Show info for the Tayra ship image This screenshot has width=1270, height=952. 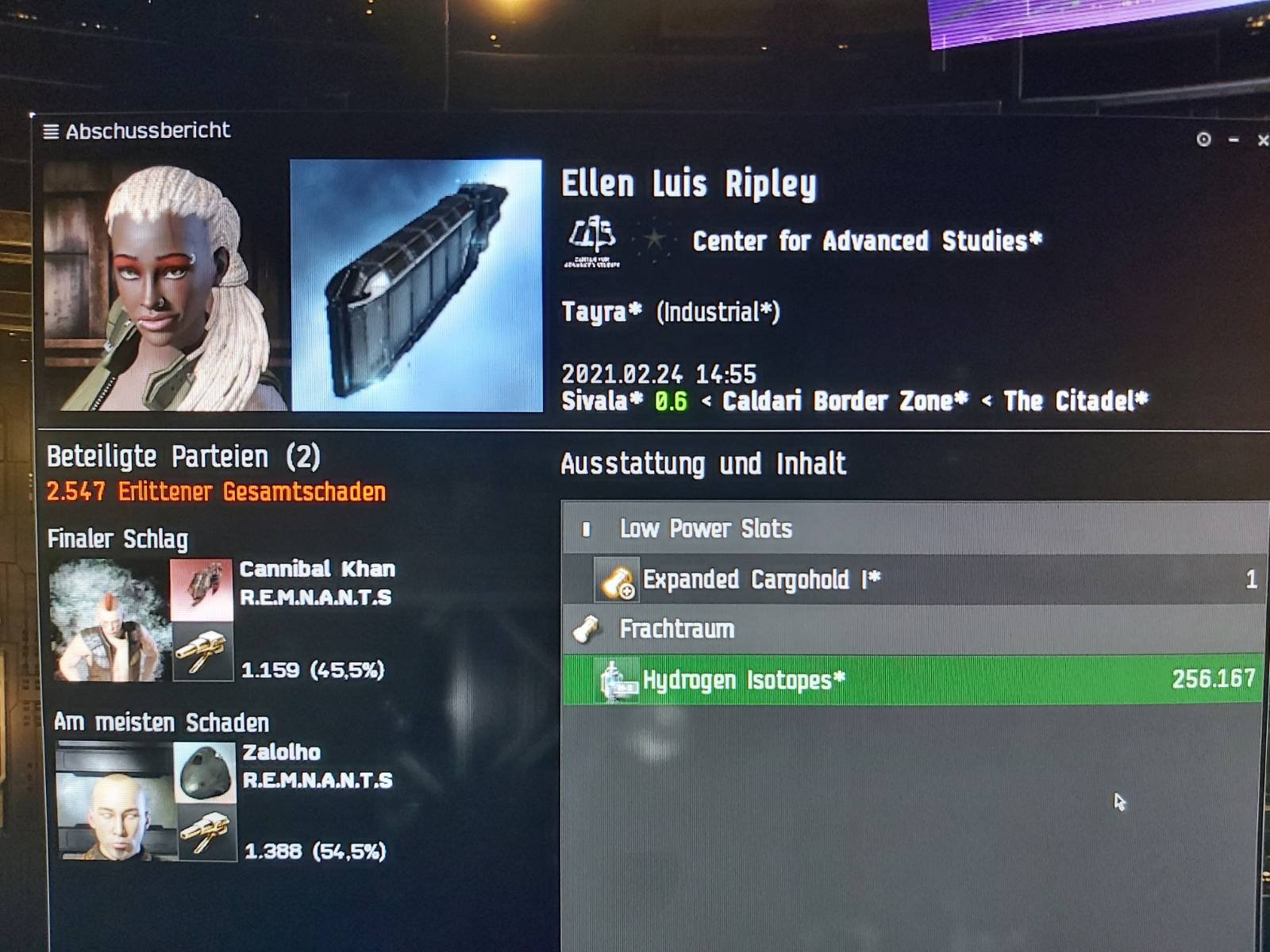417,286
